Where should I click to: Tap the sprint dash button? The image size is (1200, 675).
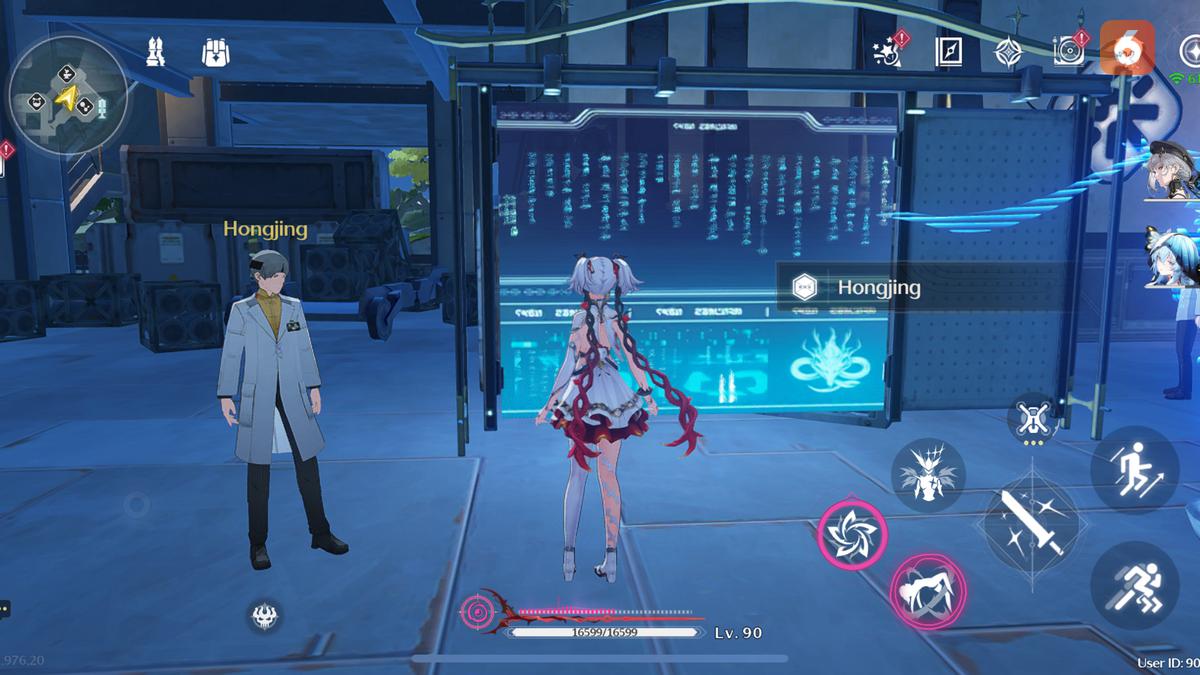(x=1134, y=585)
